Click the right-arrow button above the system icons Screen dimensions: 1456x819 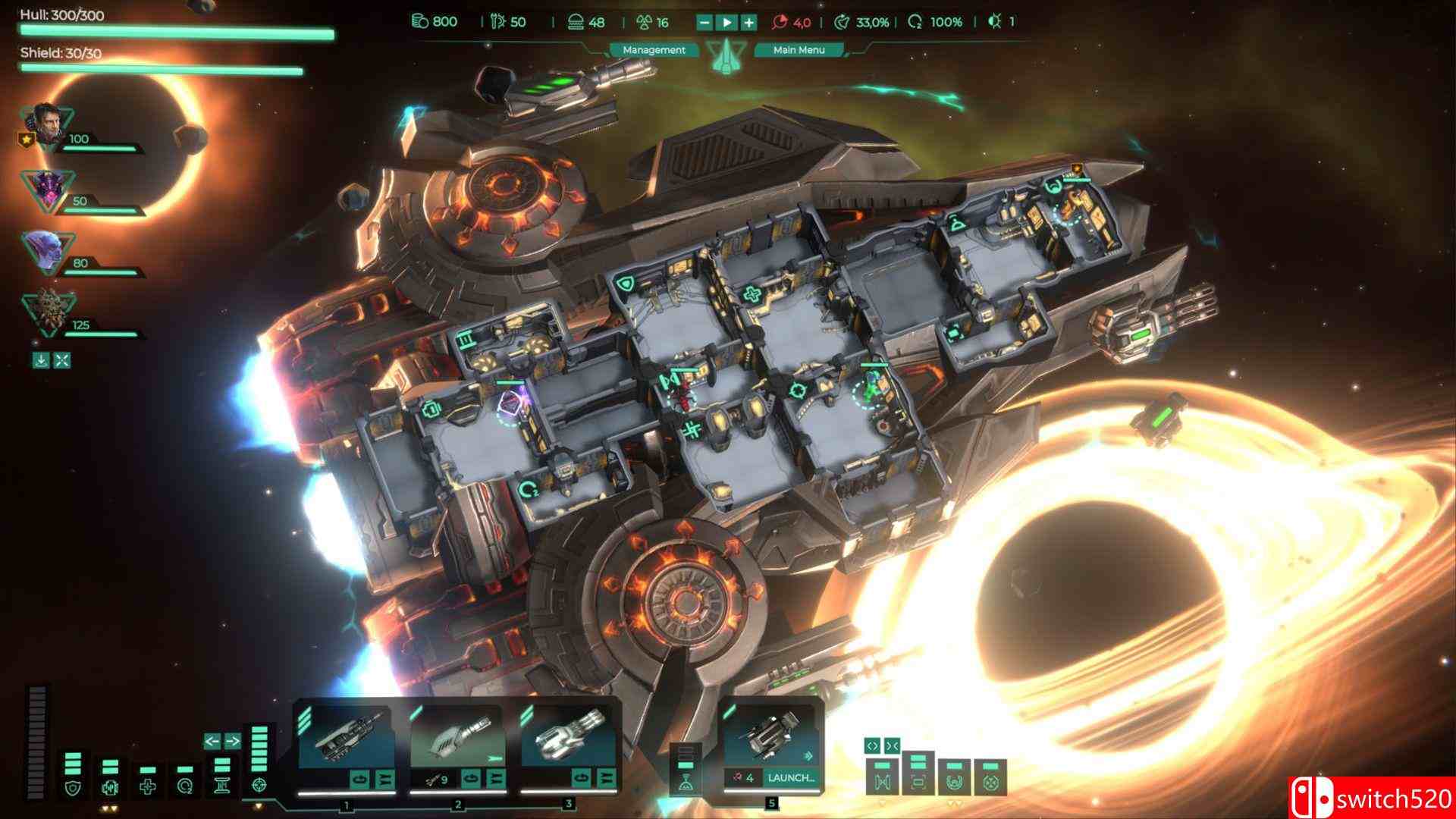pos(233,741)
